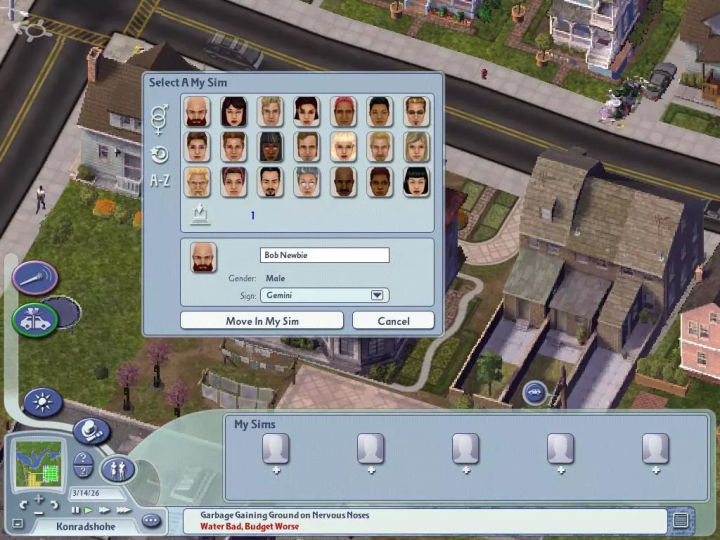Select the bald red-bearded Sim portrait in the grid
Image resolution: width=720 pixels, height=540 pixels.
198,111
